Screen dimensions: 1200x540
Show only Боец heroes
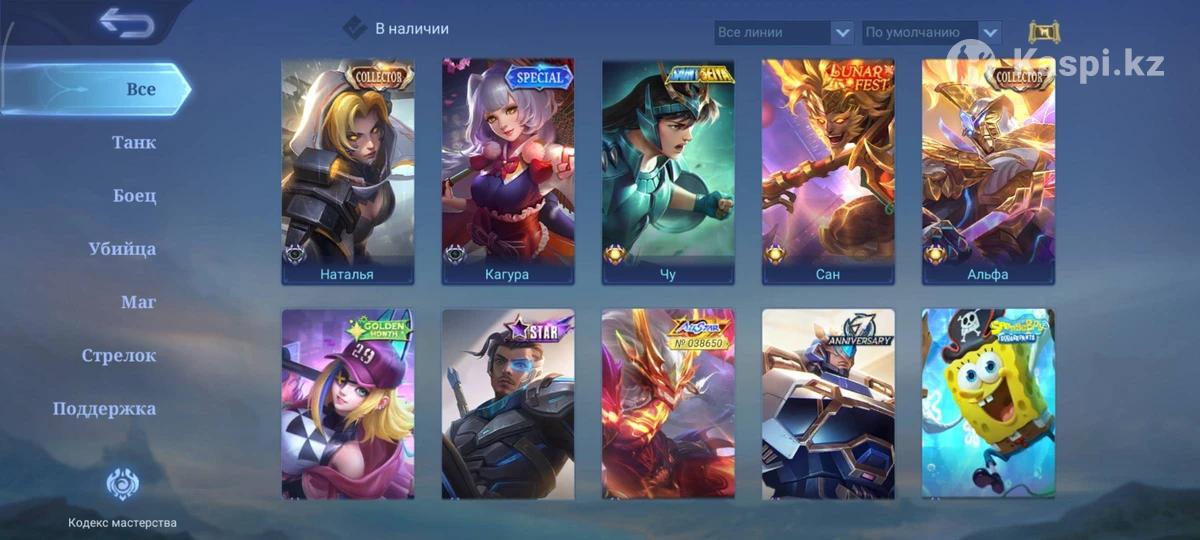coord(135,196)
